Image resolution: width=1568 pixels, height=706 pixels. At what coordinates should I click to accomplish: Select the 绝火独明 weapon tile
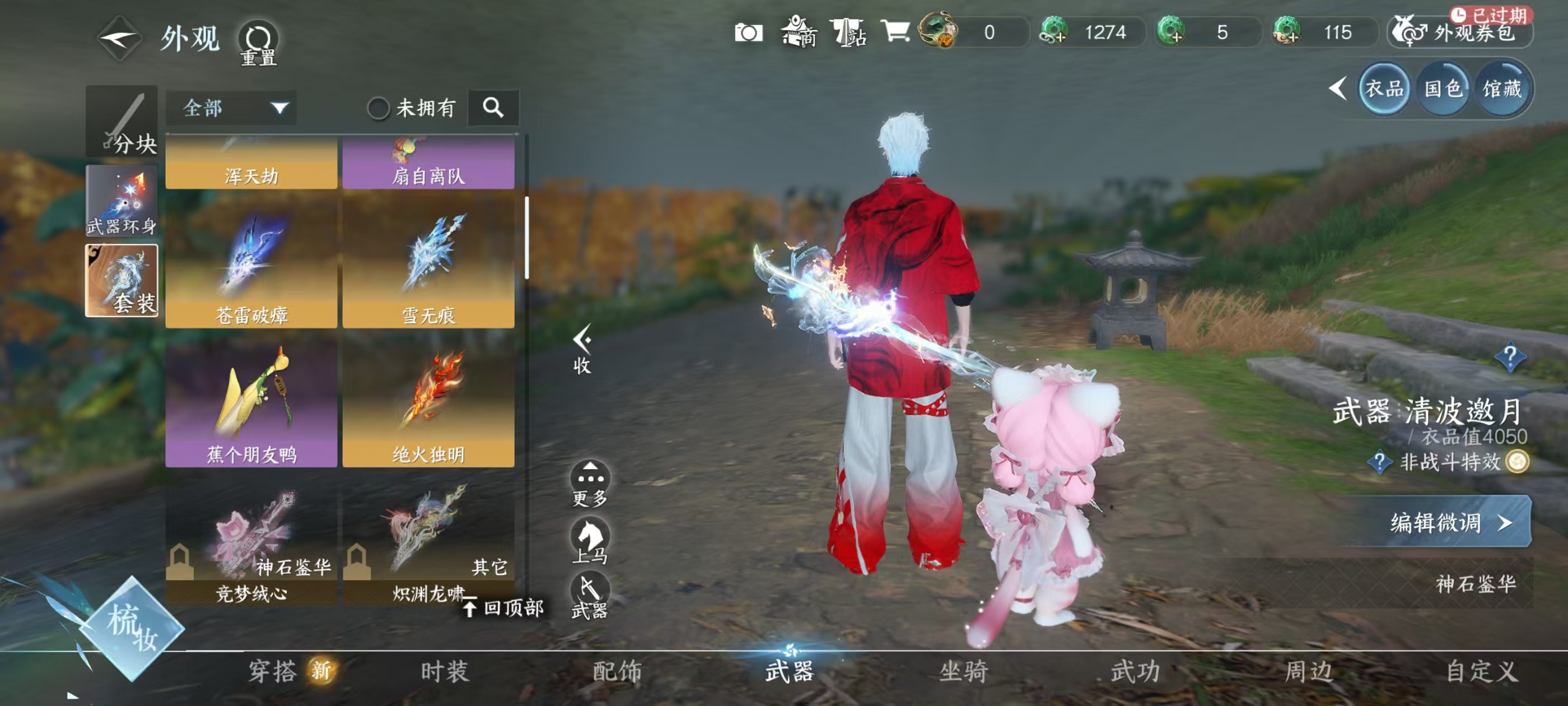428,403
